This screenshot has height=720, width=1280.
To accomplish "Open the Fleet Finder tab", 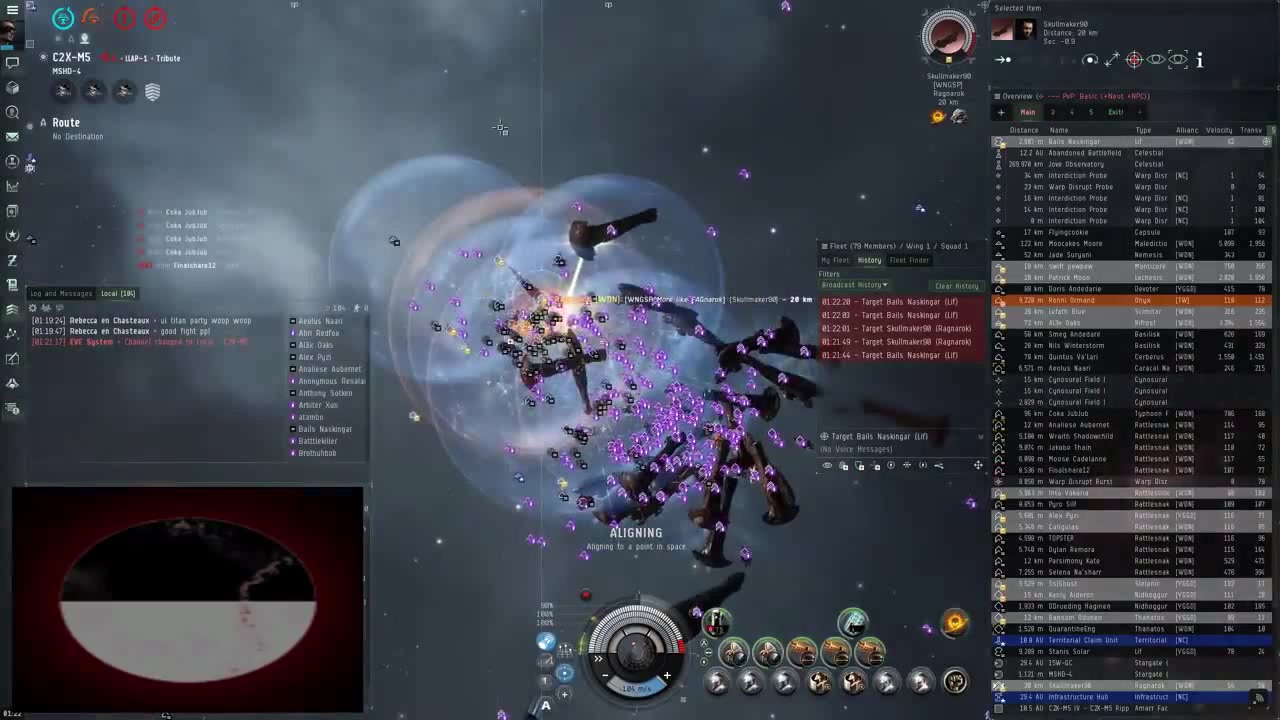I will click(909, 260).
